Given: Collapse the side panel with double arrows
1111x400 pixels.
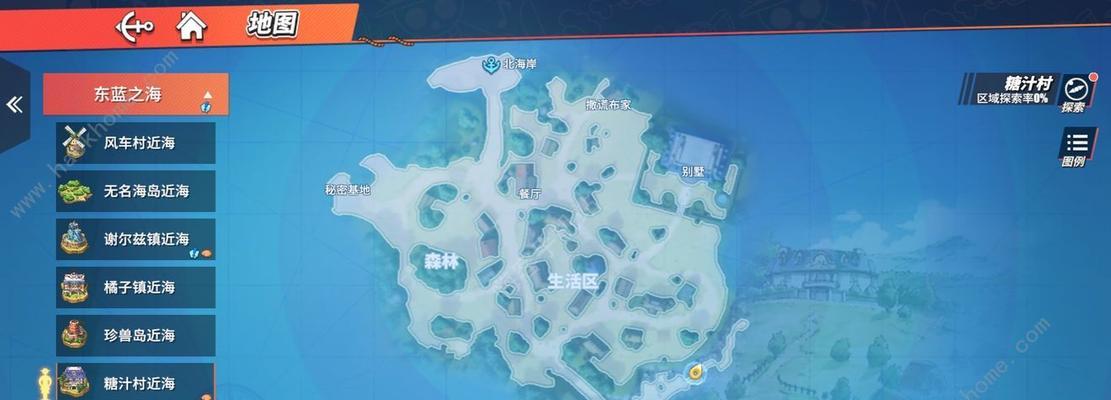Looking at the screenshot, I should pos(14,105).
